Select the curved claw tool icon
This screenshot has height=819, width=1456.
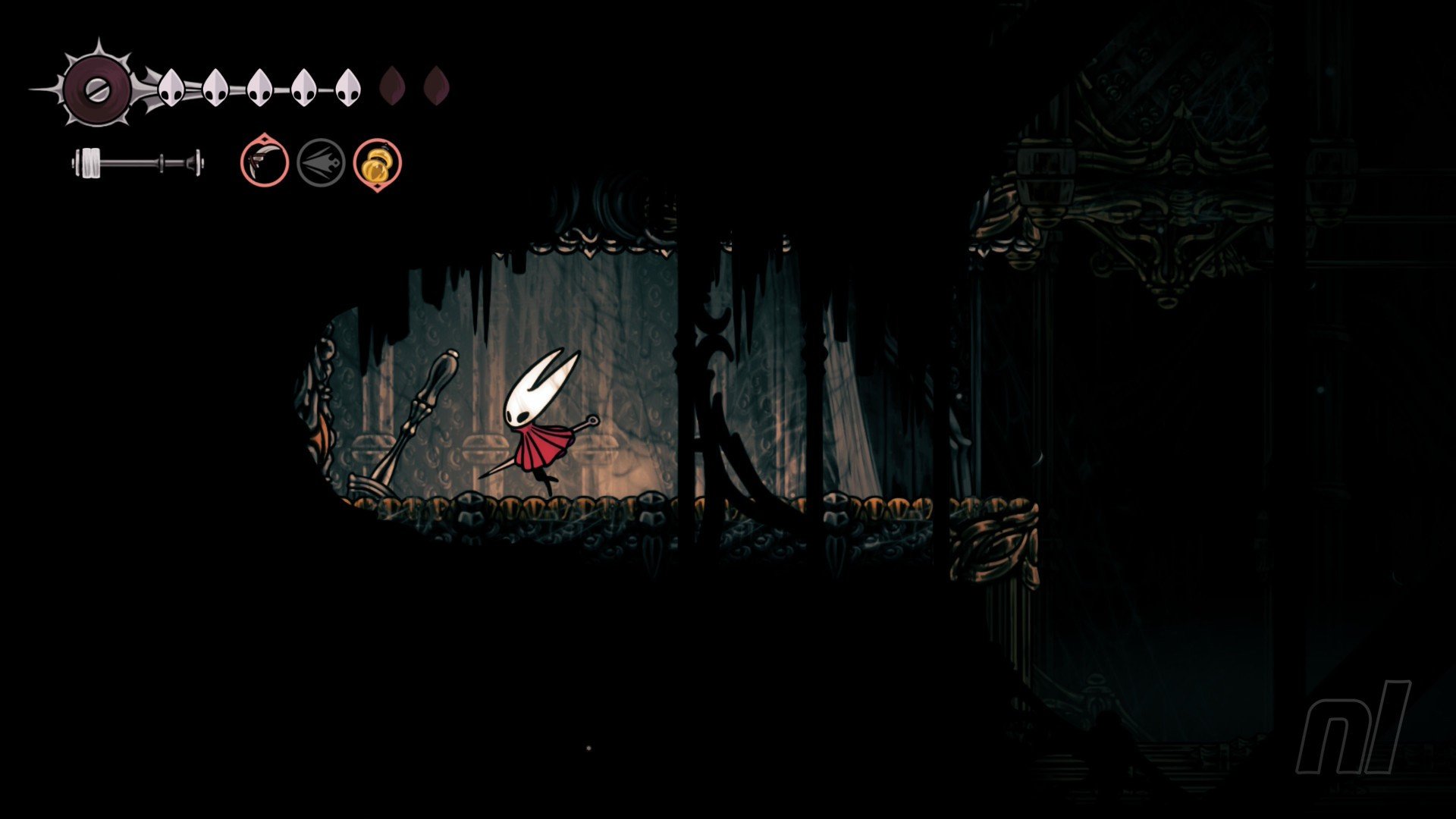[265, 162]
